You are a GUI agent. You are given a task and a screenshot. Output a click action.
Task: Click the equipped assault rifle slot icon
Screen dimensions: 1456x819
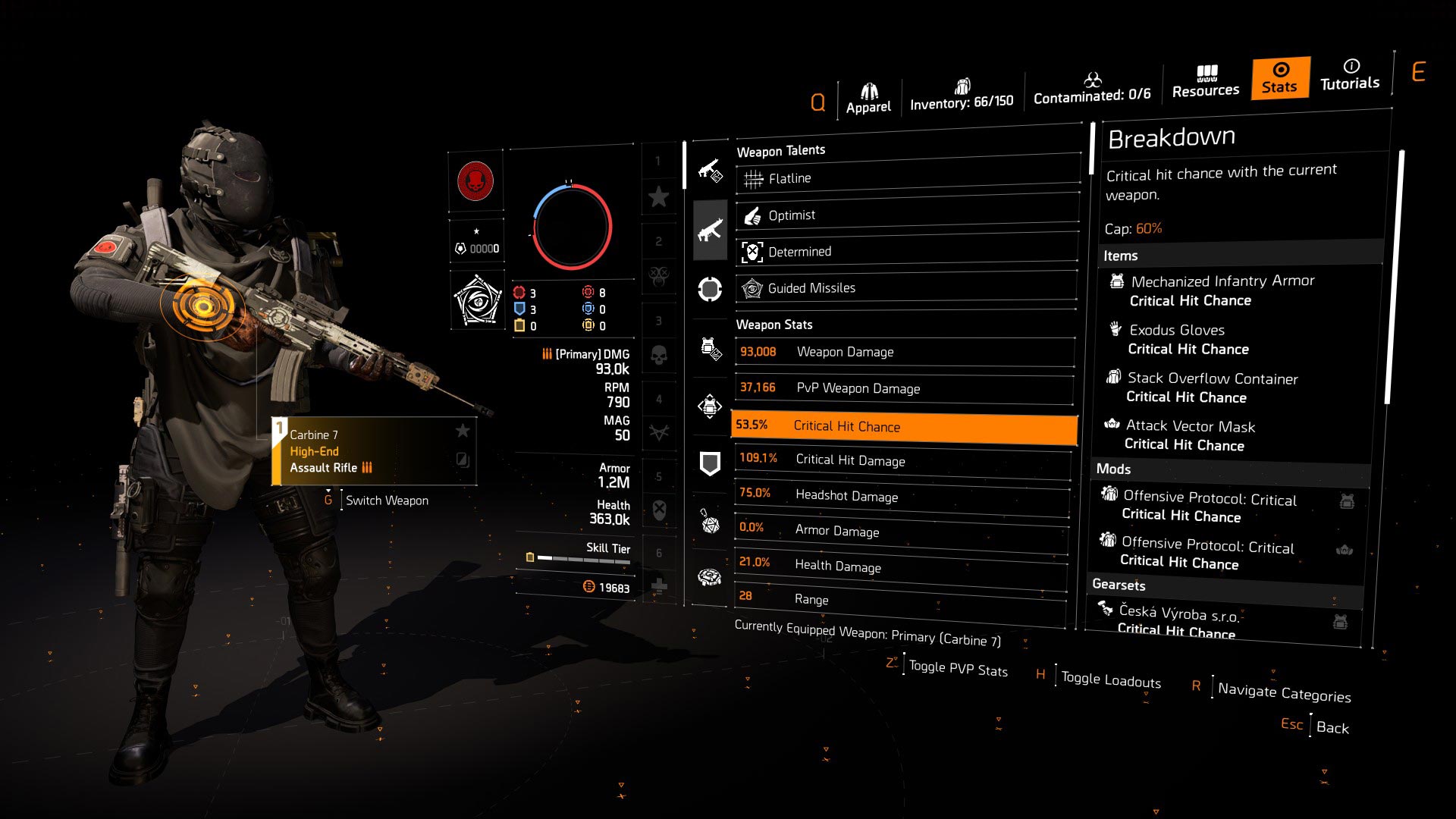711,230
